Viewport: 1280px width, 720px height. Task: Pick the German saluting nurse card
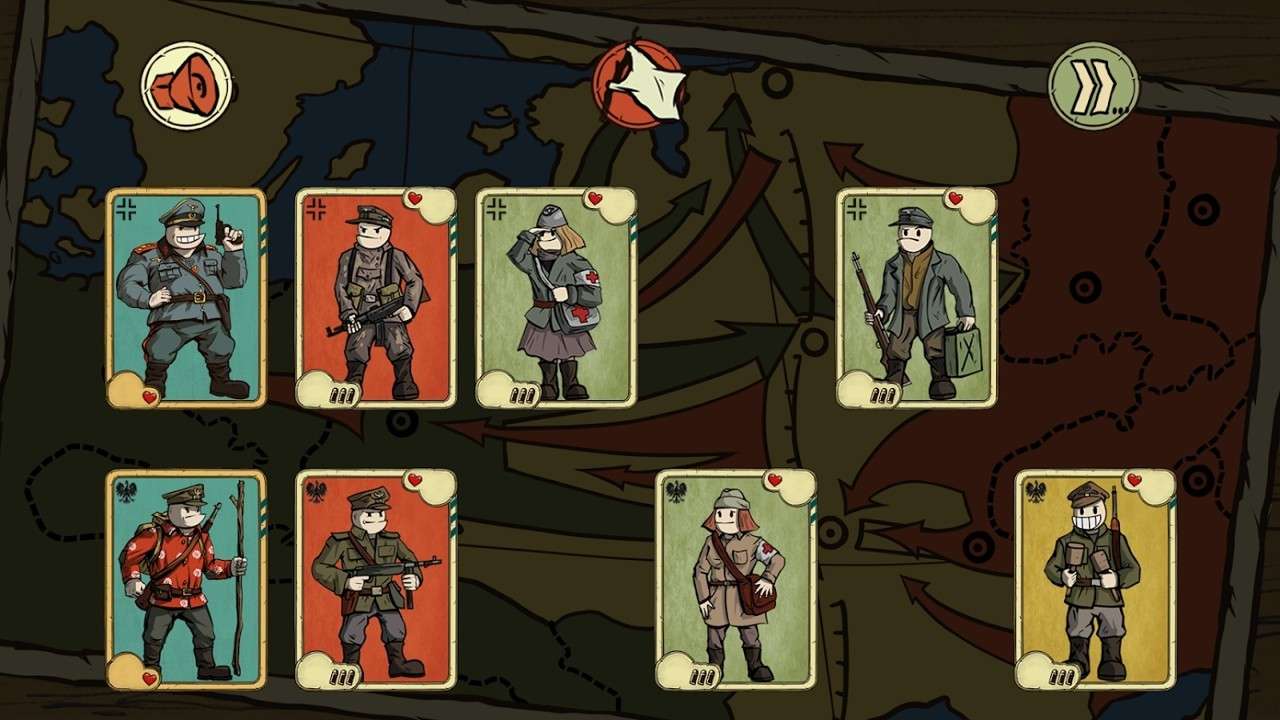556,298
